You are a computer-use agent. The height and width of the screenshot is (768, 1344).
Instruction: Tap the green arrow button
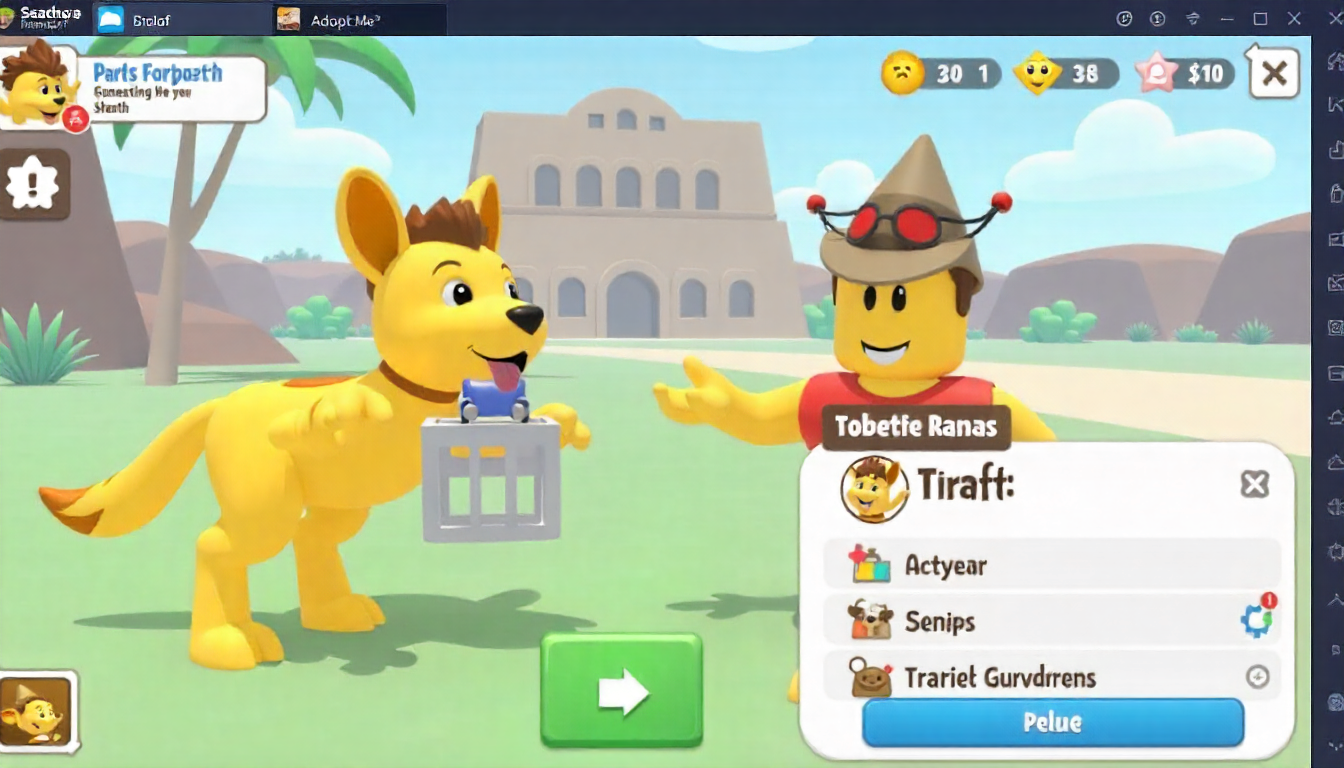coord(621,691)
